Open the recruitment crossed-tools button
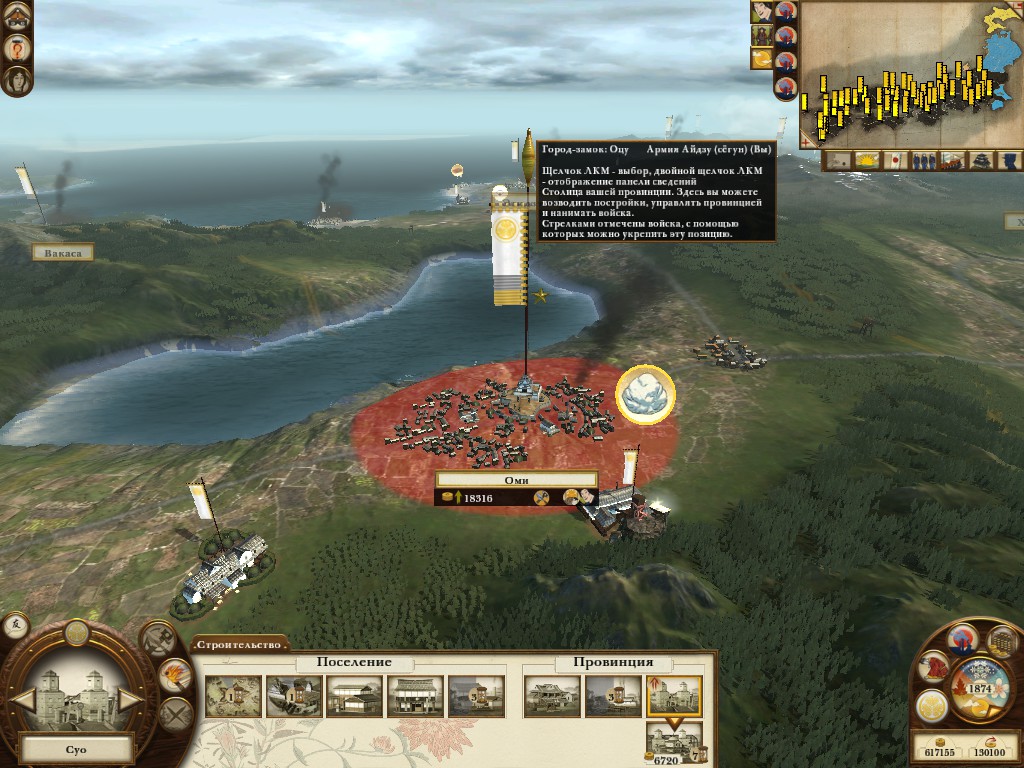1024x768 pixels. [157, 639]
